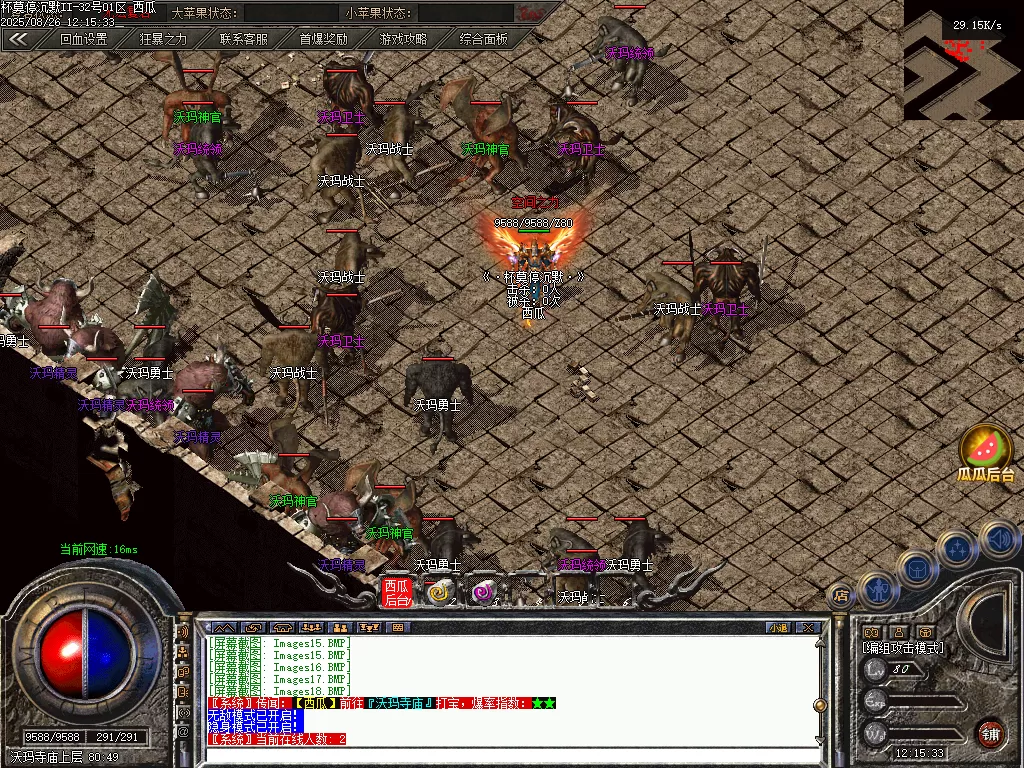The width and height of the screenshot is (1024, 768).
Task: Open the 综合面板 panel
Action: pyautogui.click(x=483, y=39)
